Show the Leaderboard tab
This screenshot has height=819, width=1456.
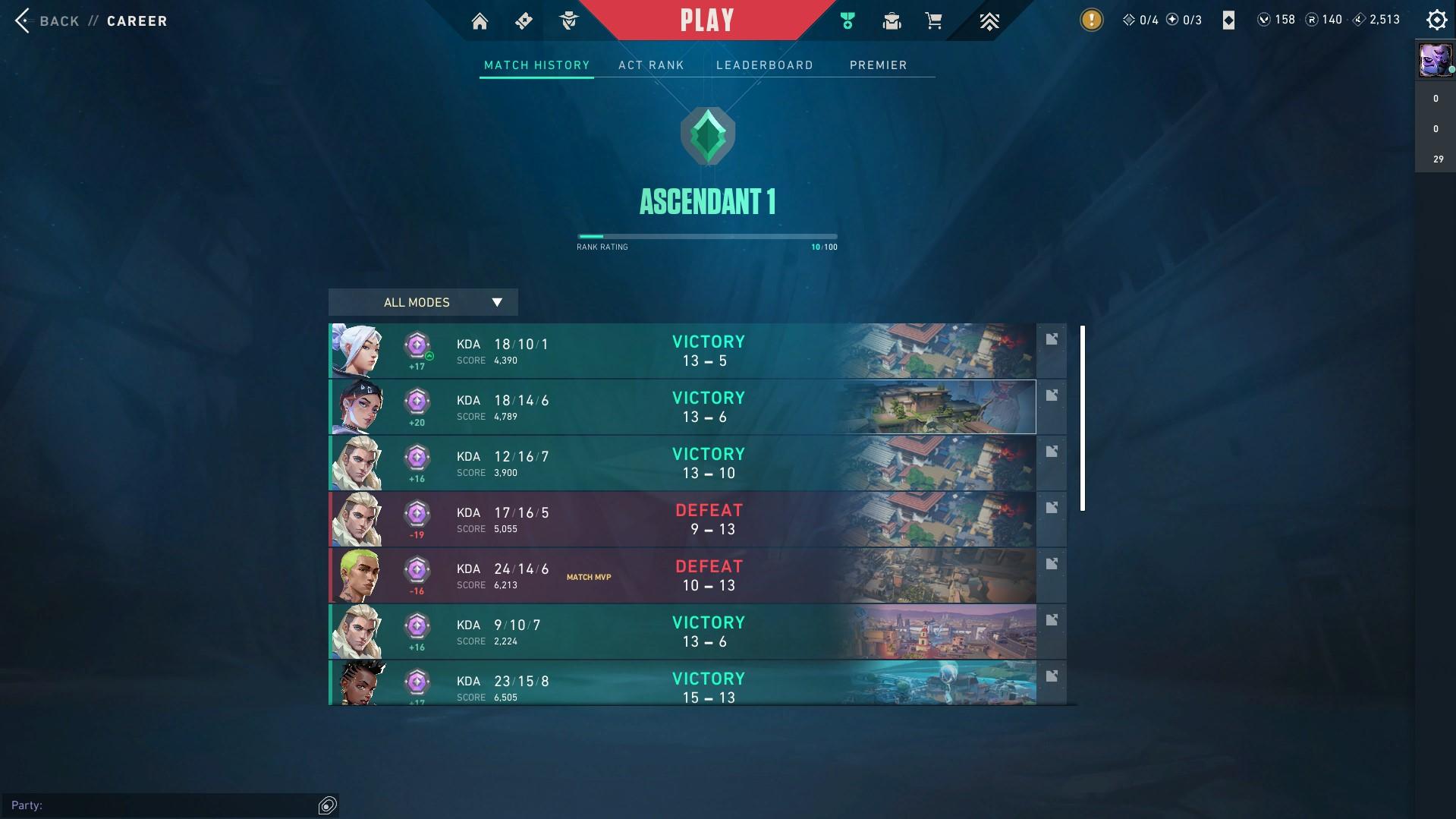pyautogui.click(x=764, y=65)
